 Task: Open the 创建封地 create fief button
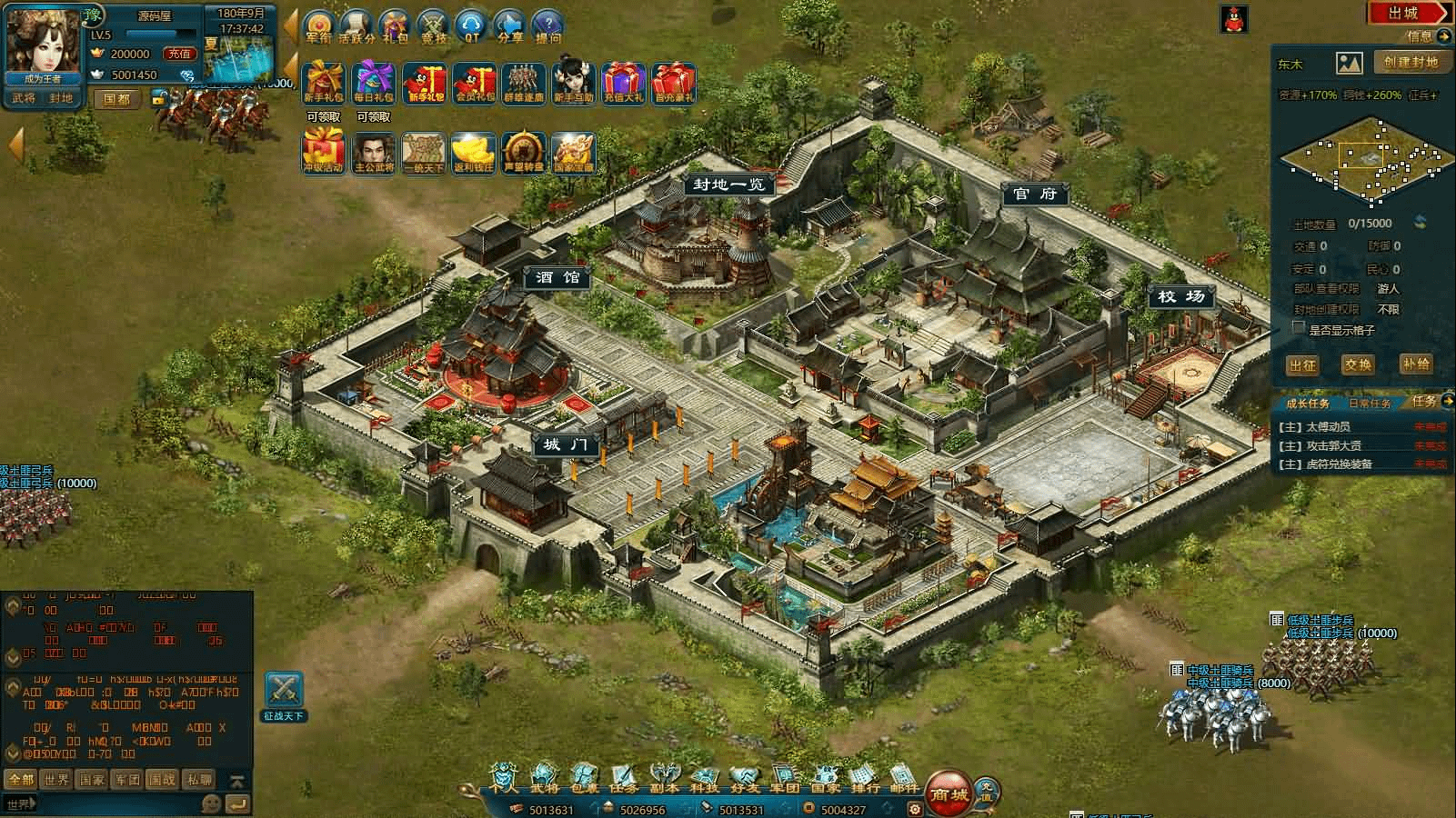(x=1411, y=62)
